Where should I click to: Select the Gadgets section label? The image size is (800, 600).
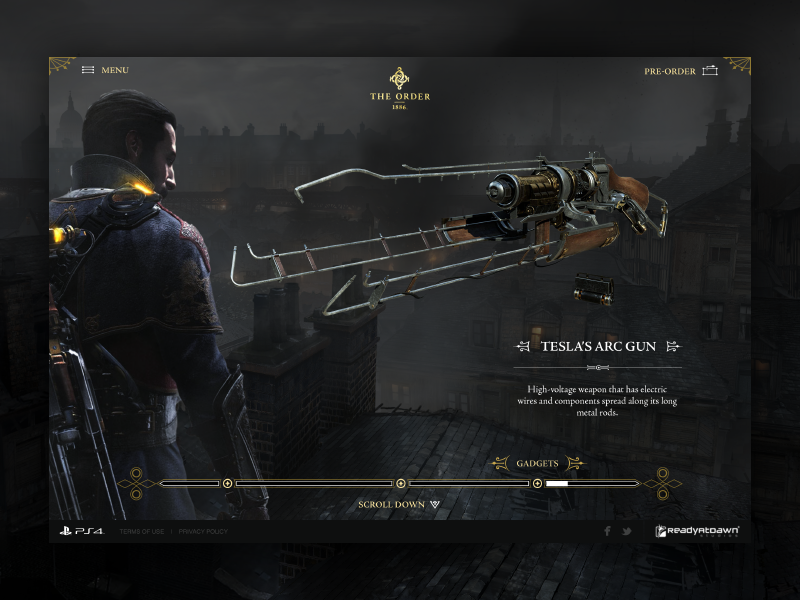[x=537, y=463]
